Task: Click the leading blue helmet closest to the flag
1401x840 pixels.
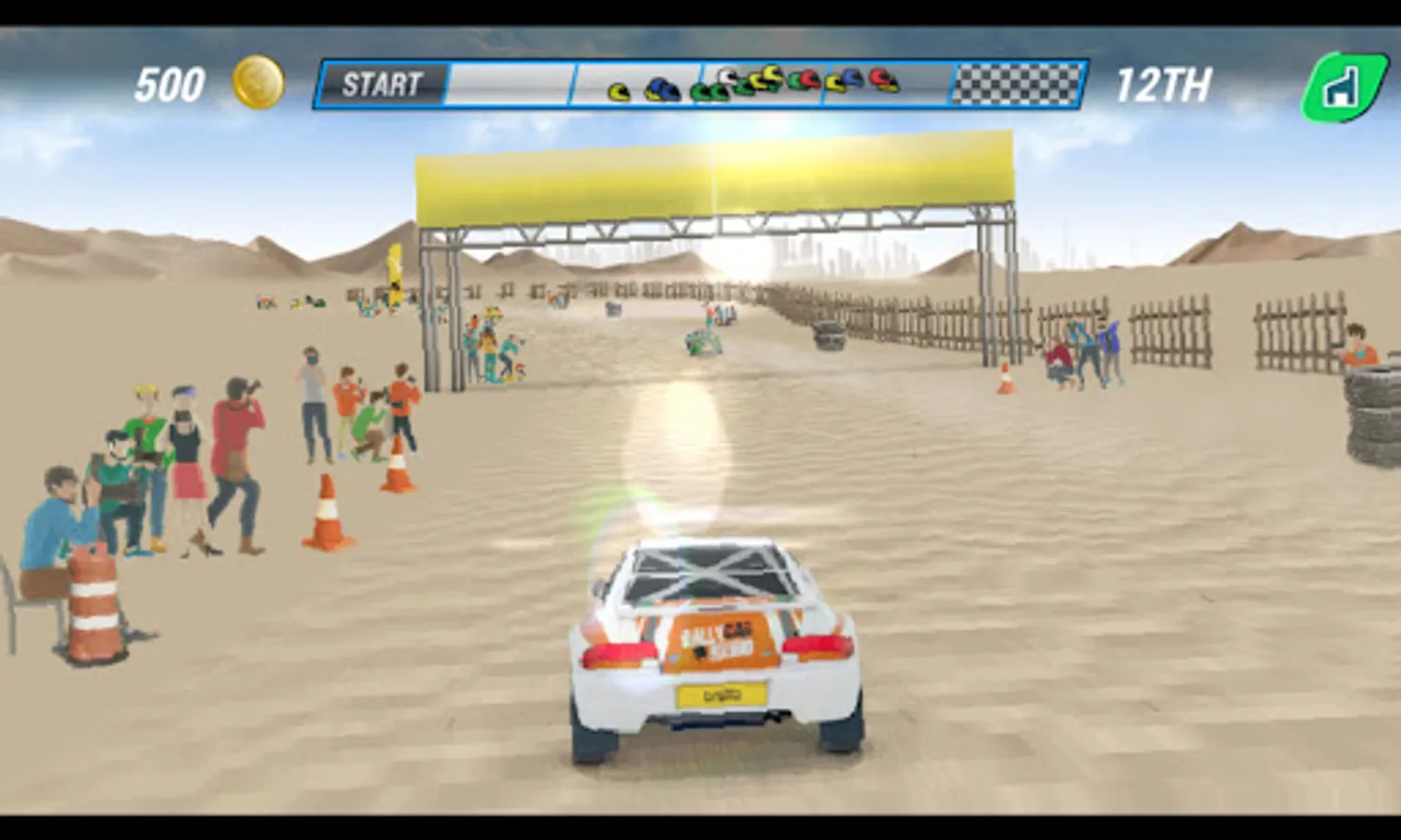Action: (851, 79)
